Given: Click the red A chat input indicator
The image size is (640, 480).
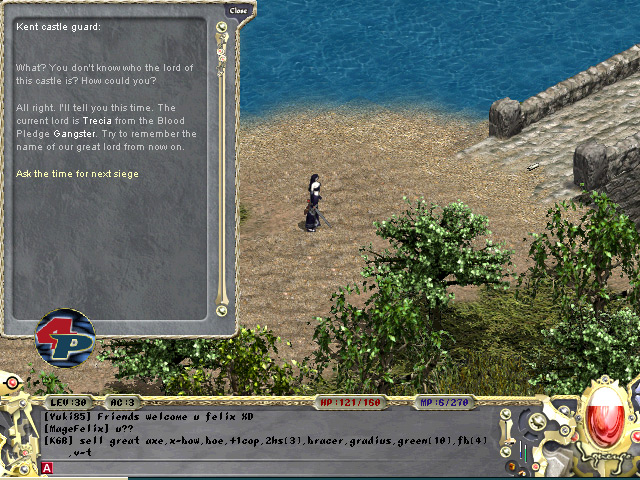Looking at the screenshot, I should tap(47, 467).
